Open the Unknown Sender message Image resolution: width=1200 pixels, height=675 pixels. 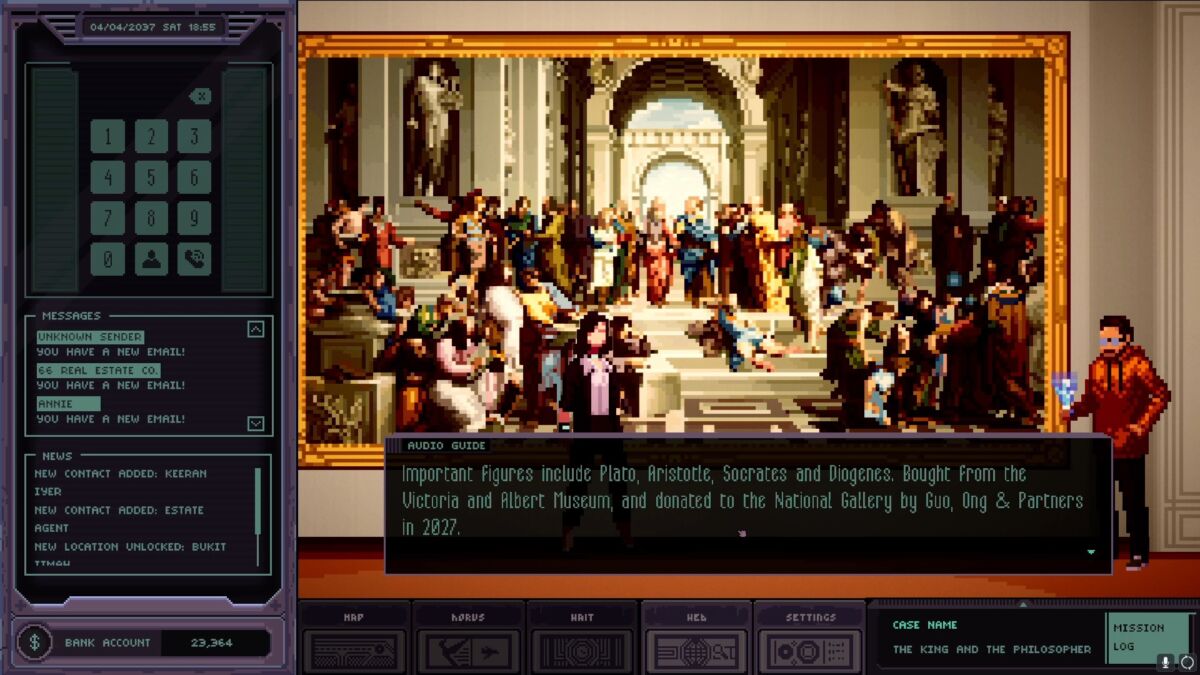point(90,338)
